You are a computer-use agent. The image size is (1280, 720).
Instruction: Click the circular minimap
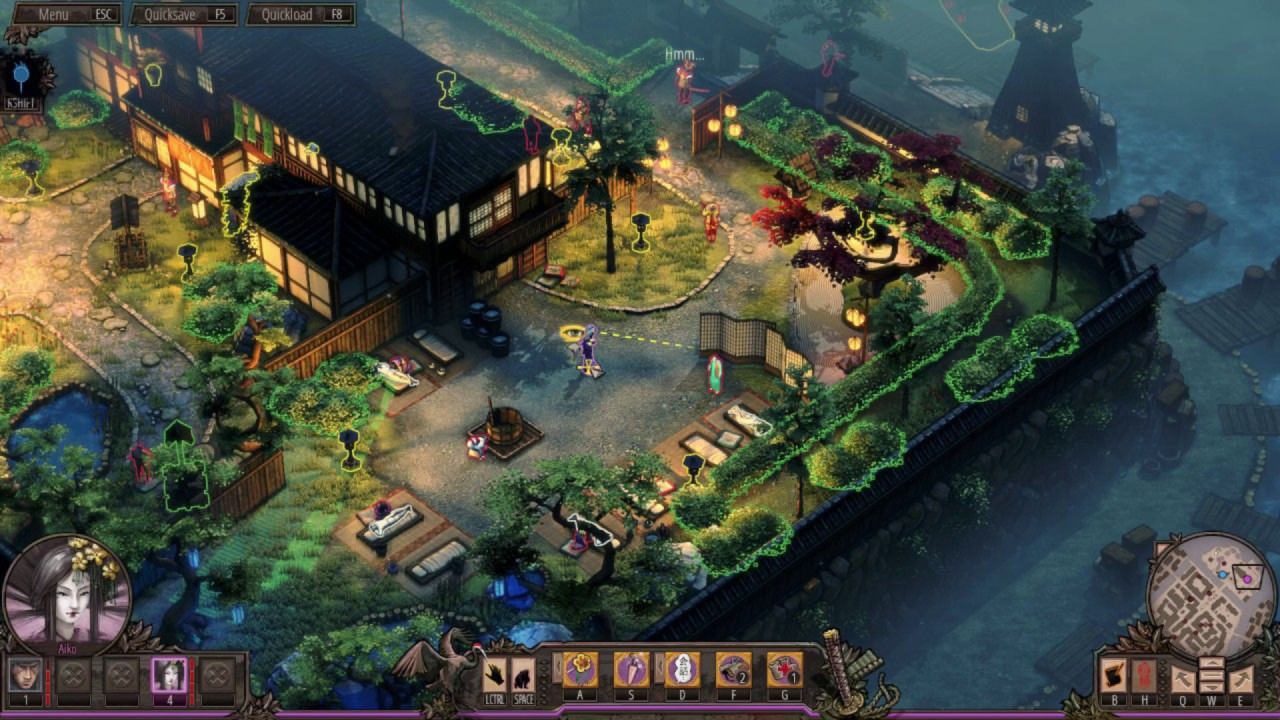[1210, 595]
